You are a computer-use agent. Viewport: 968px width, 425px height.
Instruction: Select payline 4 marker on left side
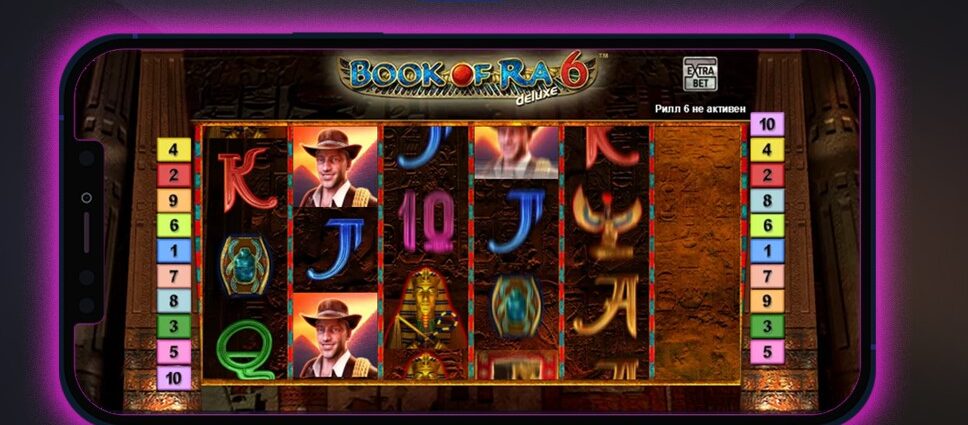click(x=173, y=150)
